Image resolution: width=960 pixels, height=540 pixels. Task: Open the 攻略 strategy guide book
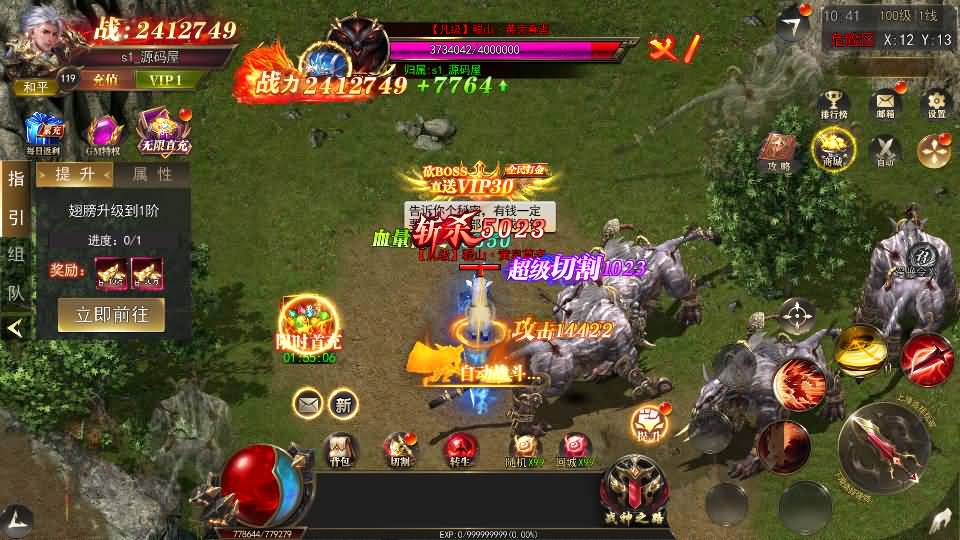coord(780,152)
